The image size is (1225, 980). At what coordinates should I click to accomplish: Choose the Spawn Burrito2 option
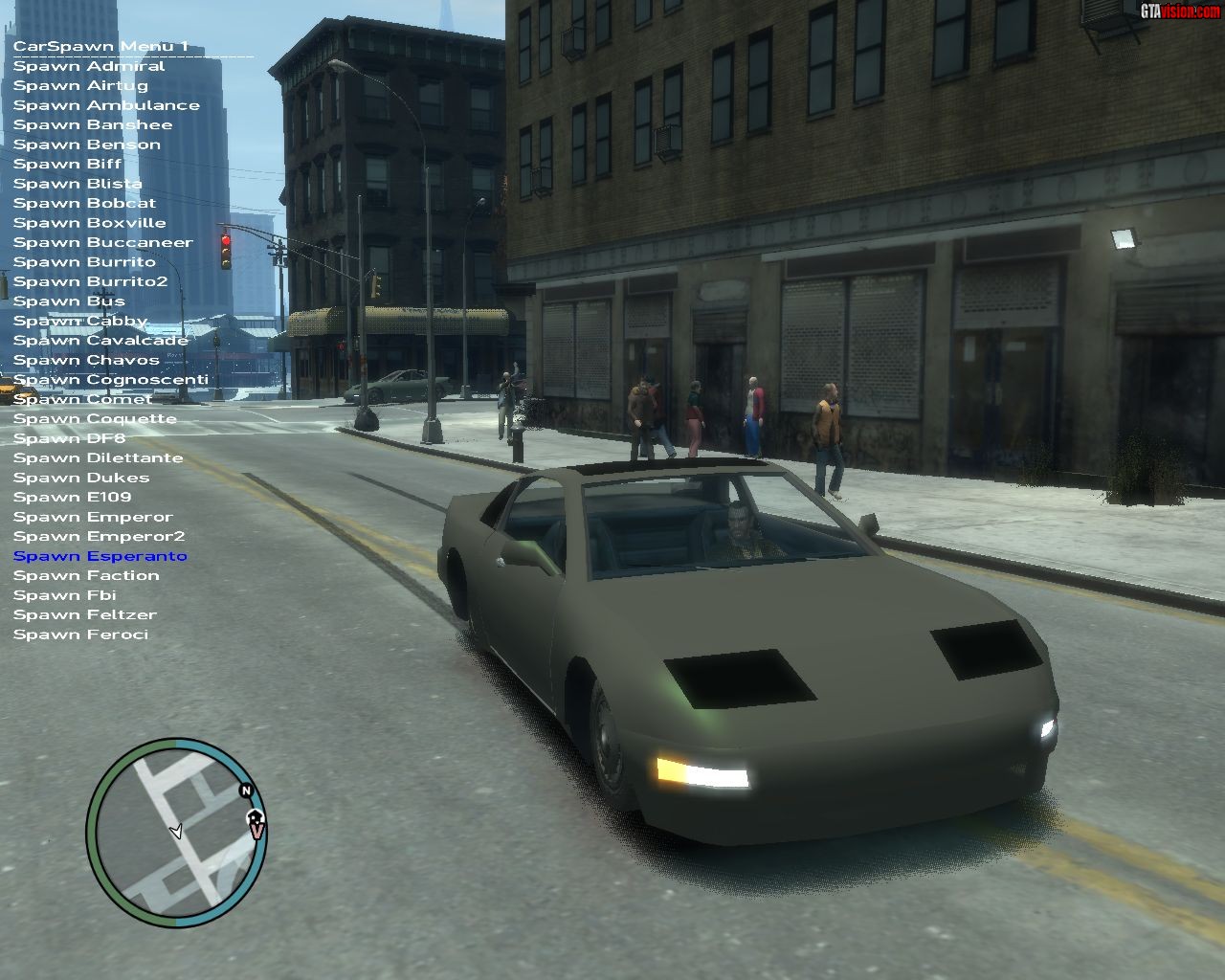tap(90, 281)
